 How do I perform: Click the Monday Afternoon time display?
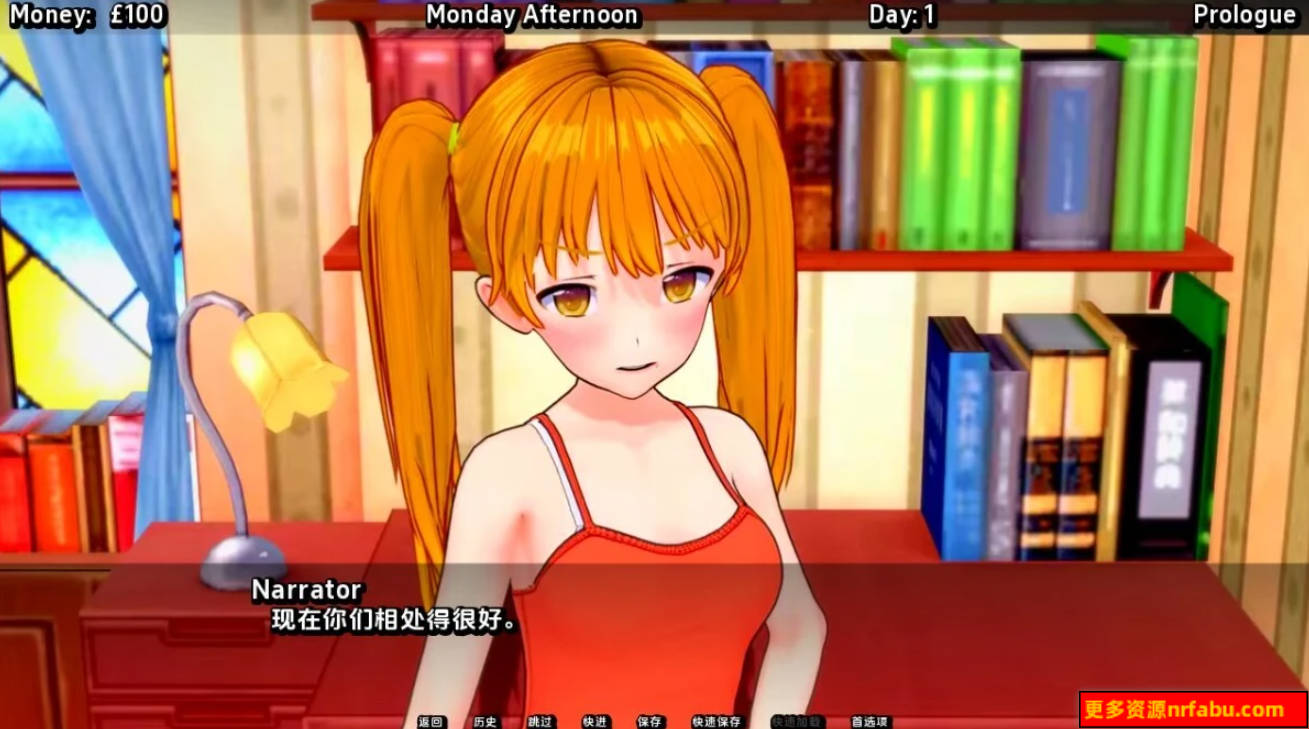pyautogui.click(x=532, y=15)
